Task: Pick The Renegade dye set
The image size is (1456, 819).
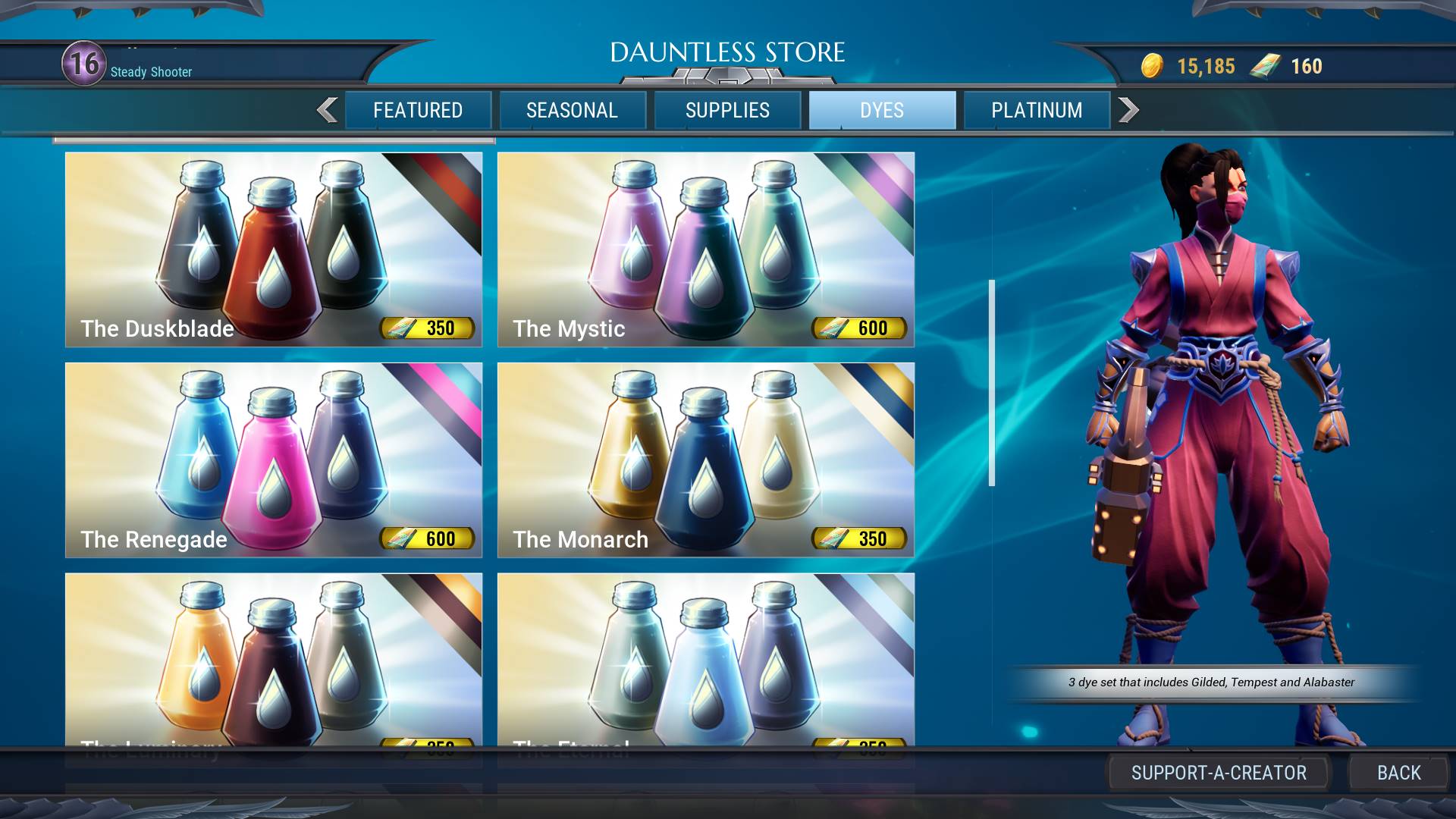Action: coord(274,460)
